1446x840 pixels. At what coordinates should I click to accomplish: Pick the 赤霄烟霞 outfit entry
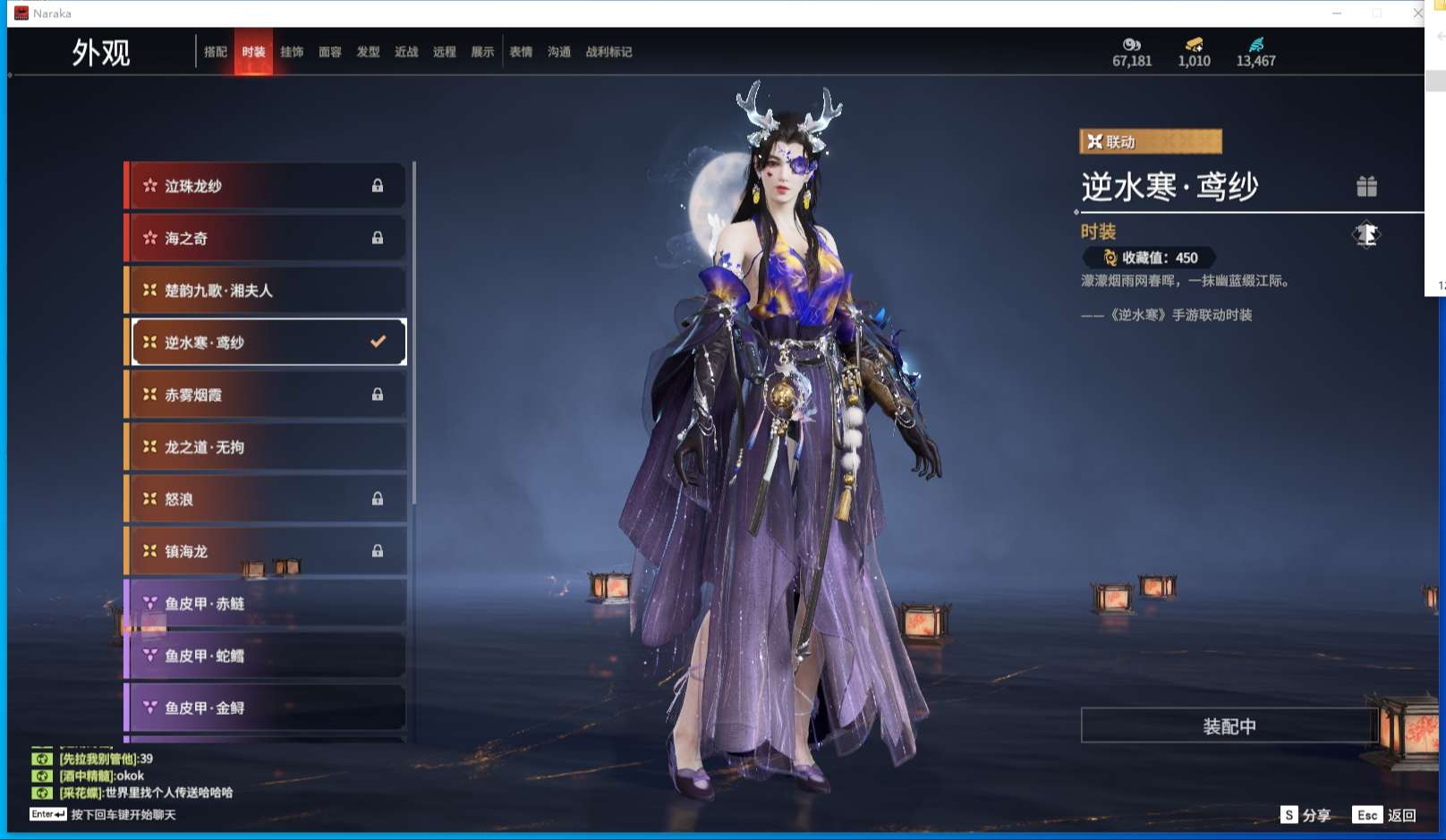tap(267, 395)
